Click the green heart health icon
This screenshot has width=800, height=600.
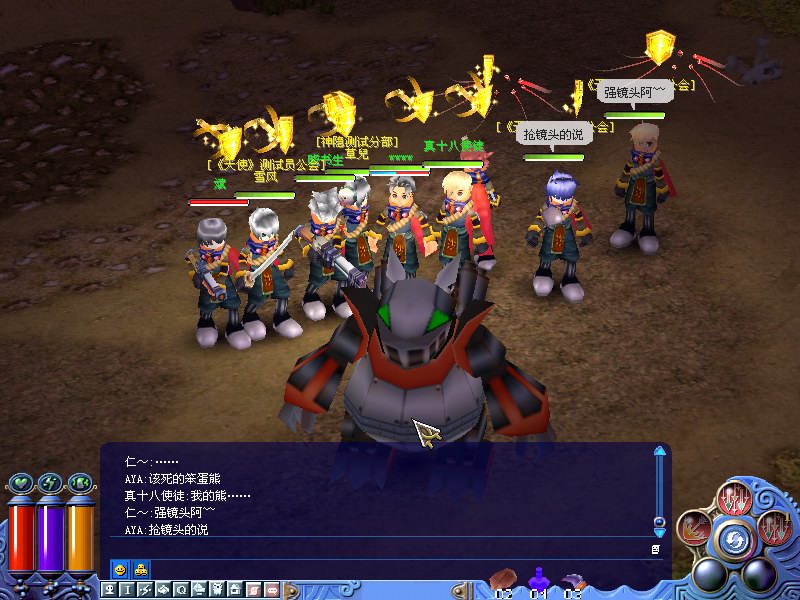click(23, 484)
